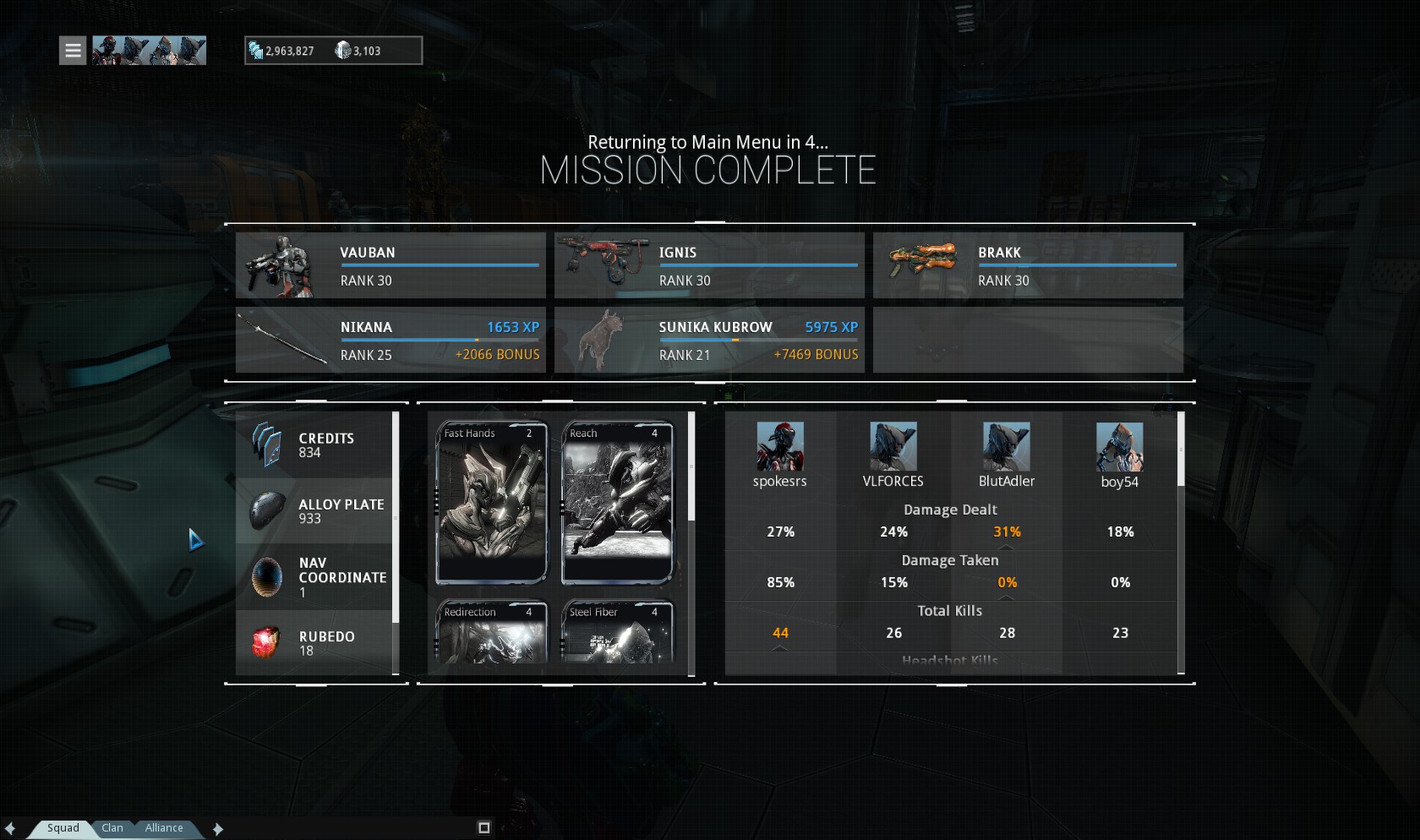Toggle the chat window expand button
Image resolution: width=1420 pixels, height=840 pixels.
(483, 828)
